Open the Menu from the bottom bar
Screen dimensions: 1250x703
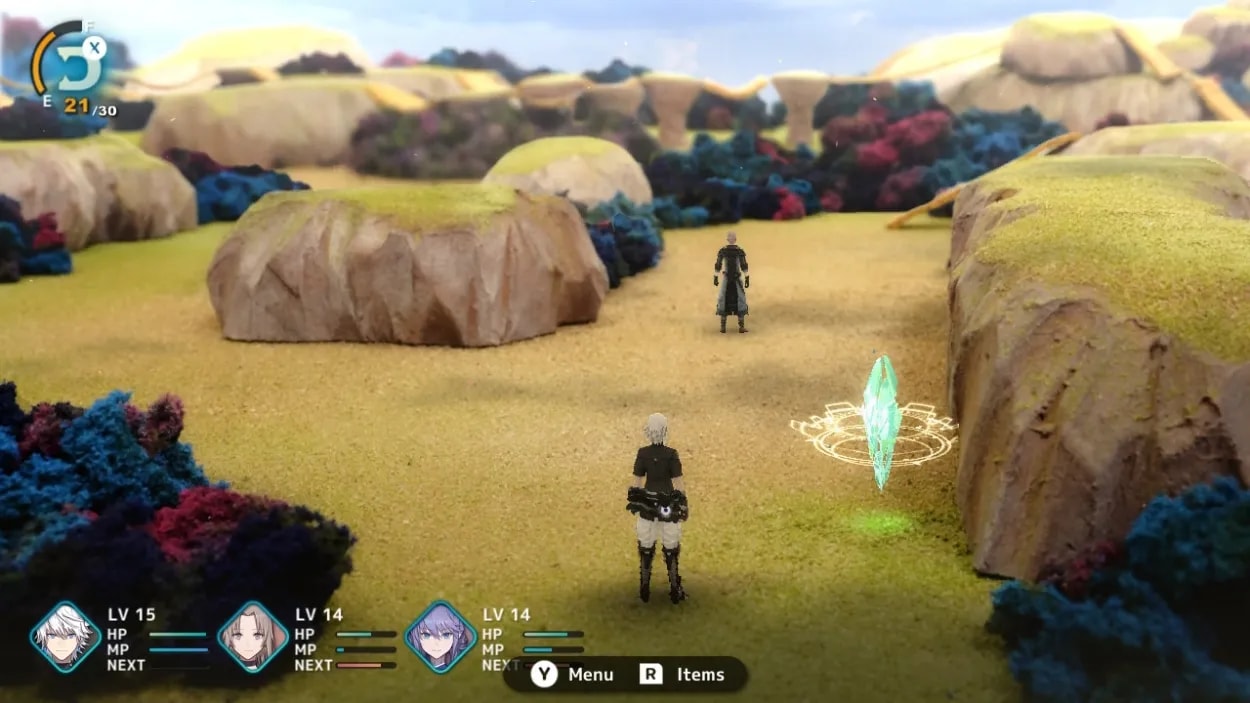coord(573,674)
